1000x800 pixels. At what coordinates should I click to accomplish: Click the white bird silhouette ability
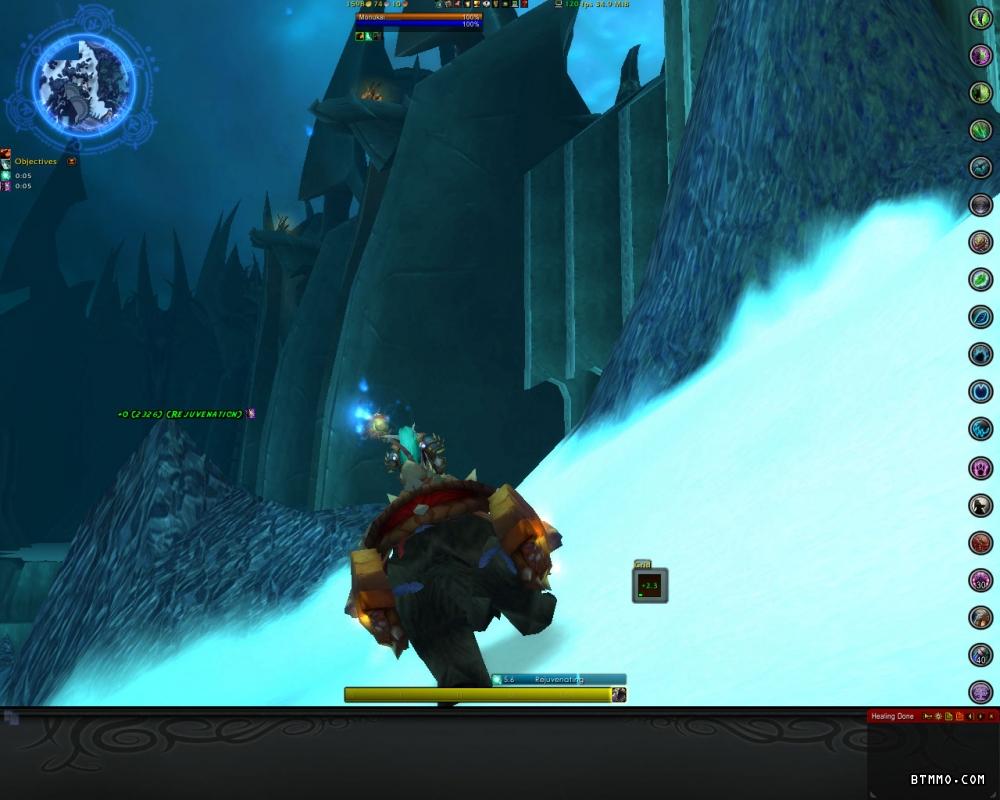[x=981, y=505]
